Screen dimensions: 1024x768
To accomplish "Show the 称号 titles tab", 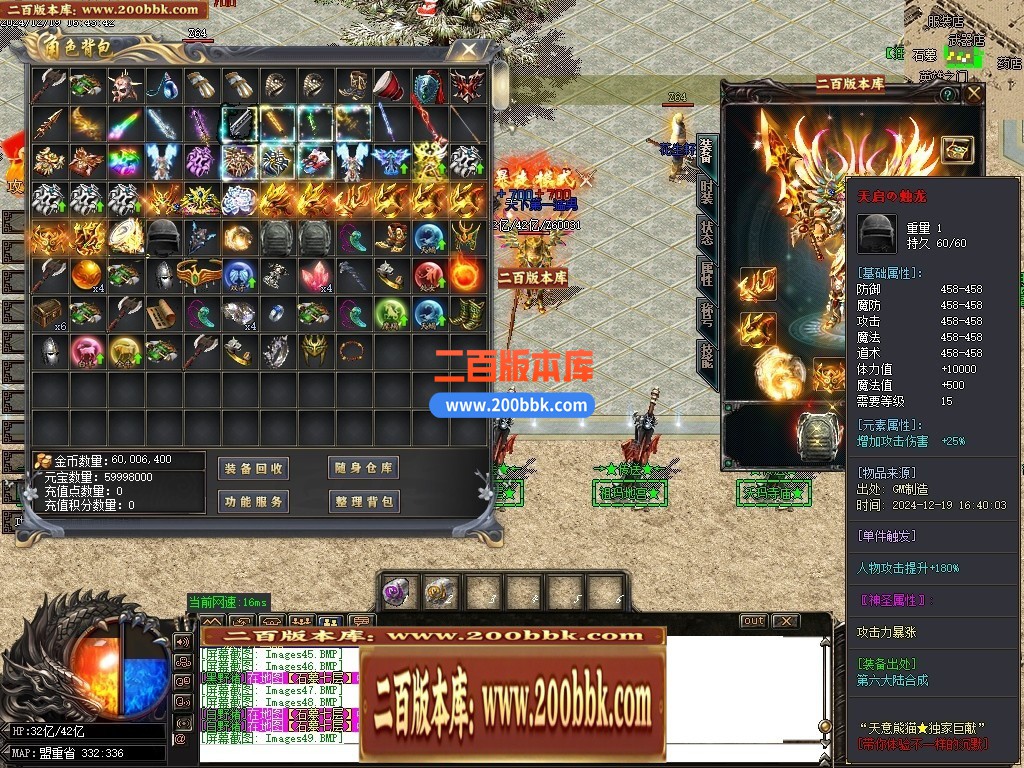I will click(x=707, y=318).
